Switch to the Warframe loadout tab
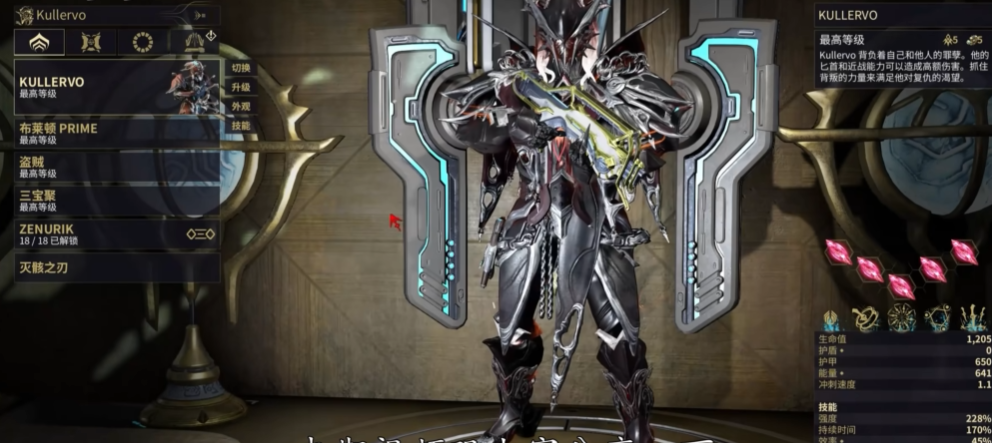The width and height of the screenshot is (992, 443). (x=40, y=42)
